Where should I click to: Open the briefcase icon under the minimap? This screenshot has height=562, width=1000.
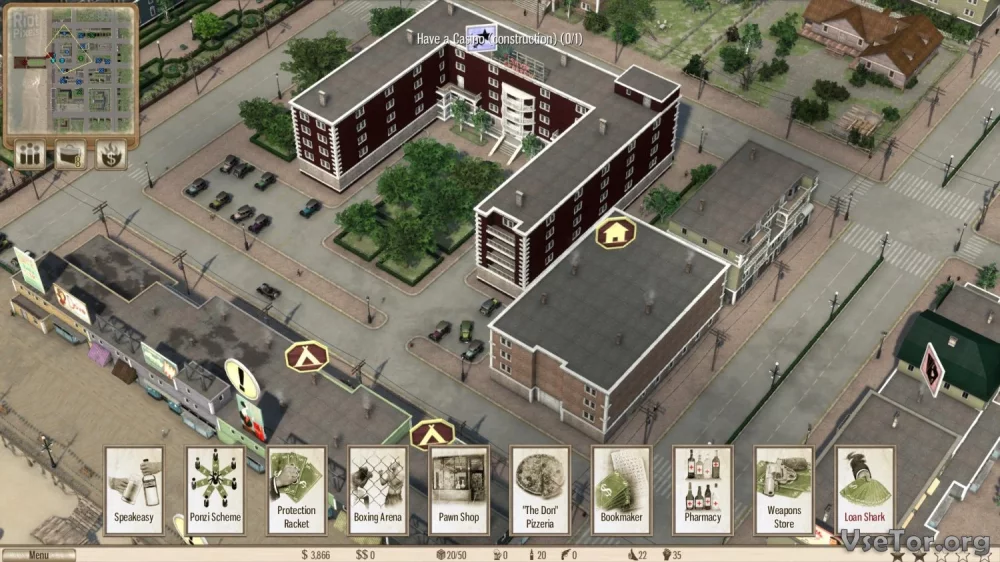(70, 155)
